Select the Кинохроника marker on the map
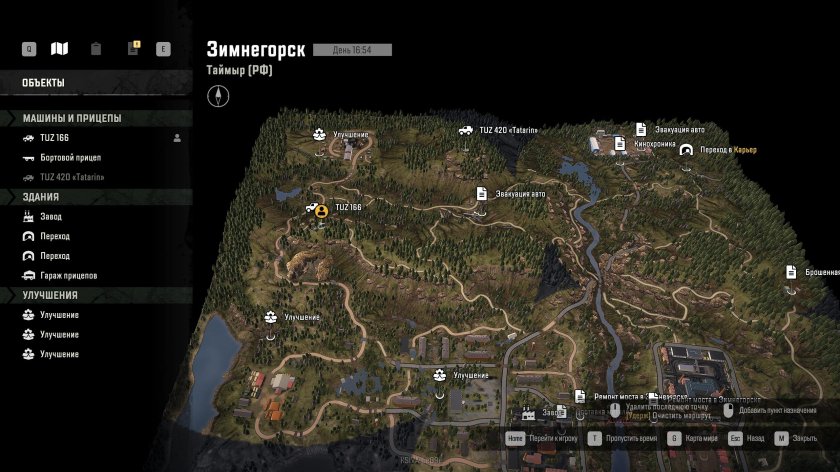The image size is (840, 472). click(x=641, y=144)
